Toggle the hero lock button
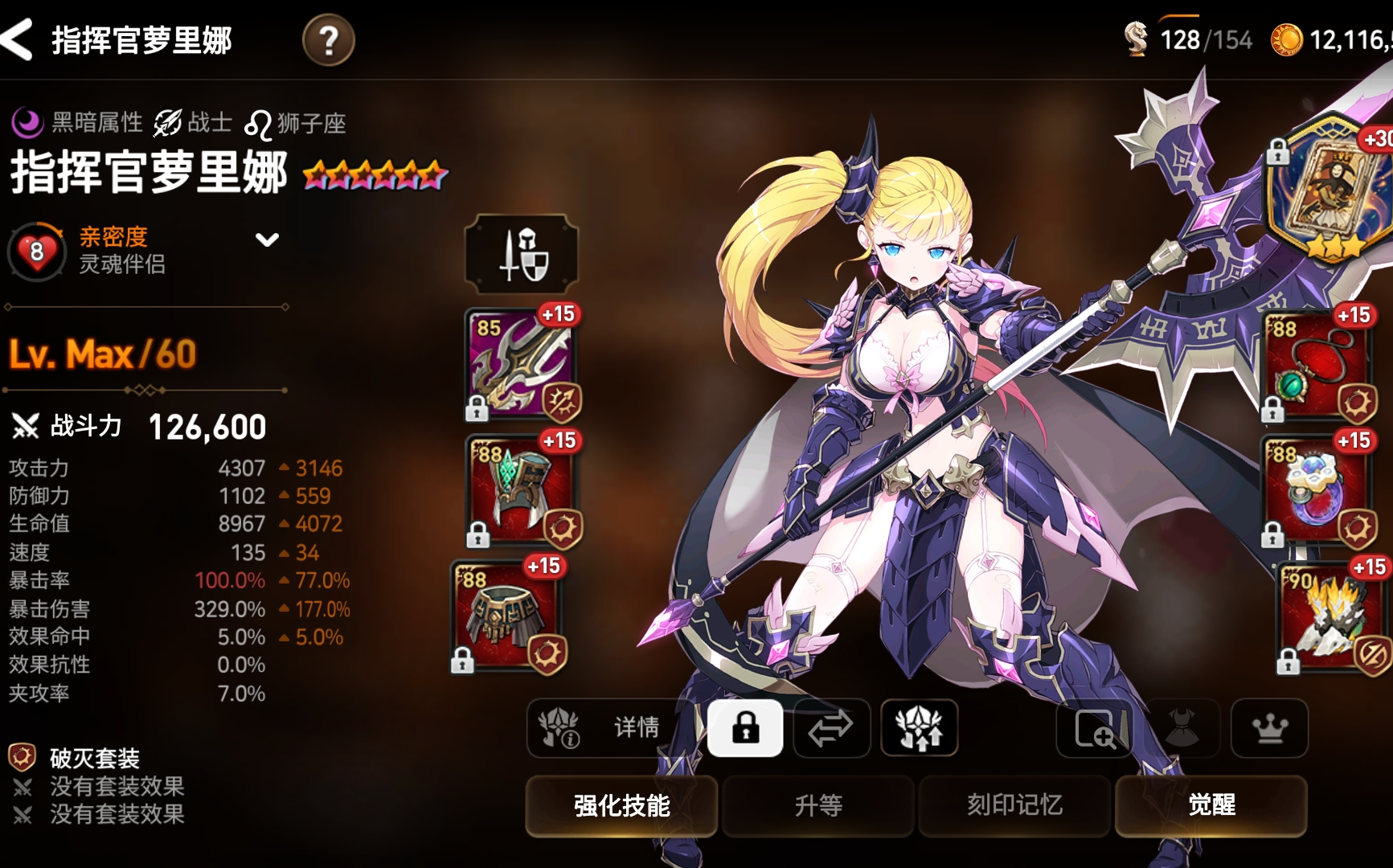 (x=745, y=728)
